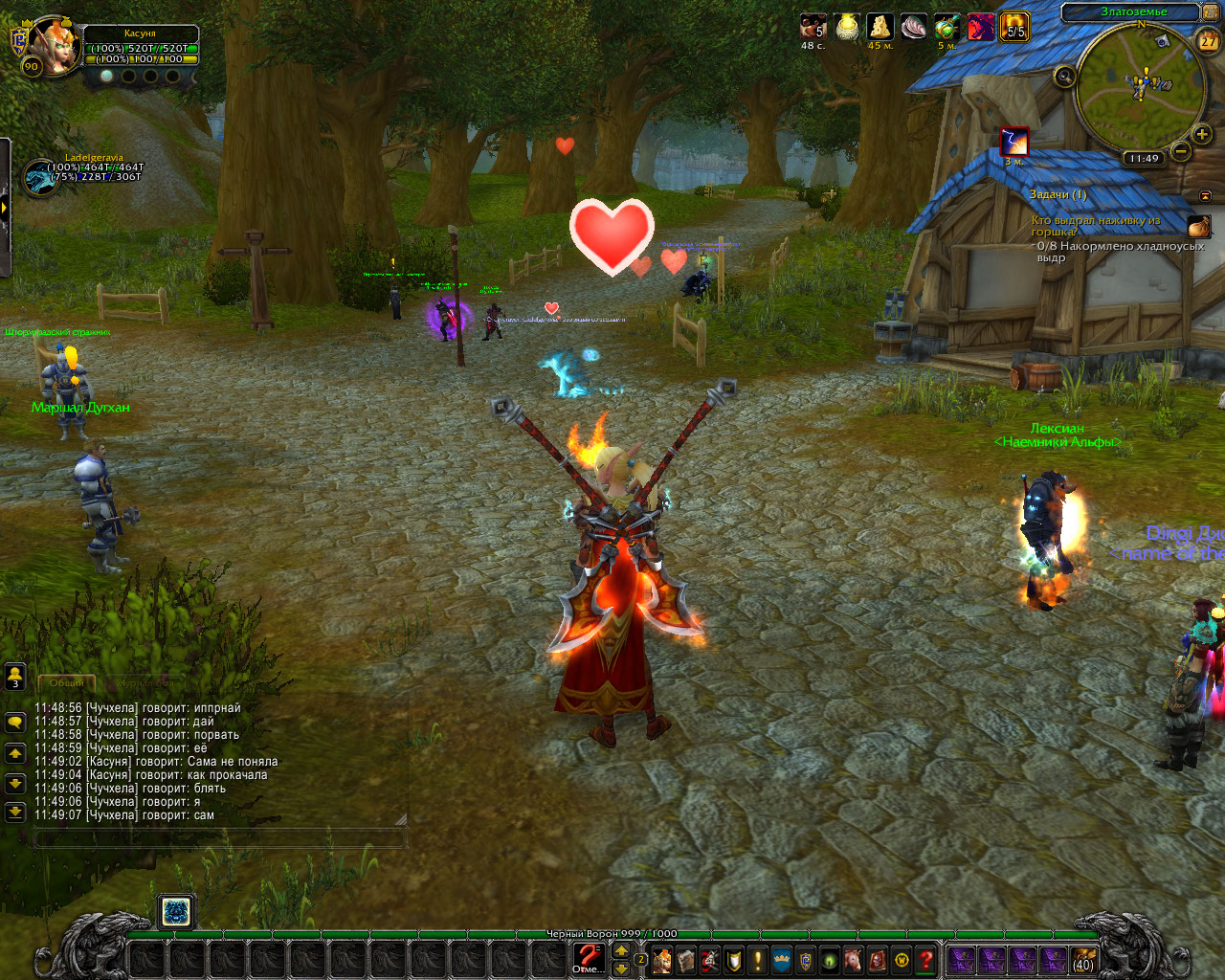Screen dimensions: 1225x980
Task: Click the lightning debuff icon
Action: point(1014,142)
